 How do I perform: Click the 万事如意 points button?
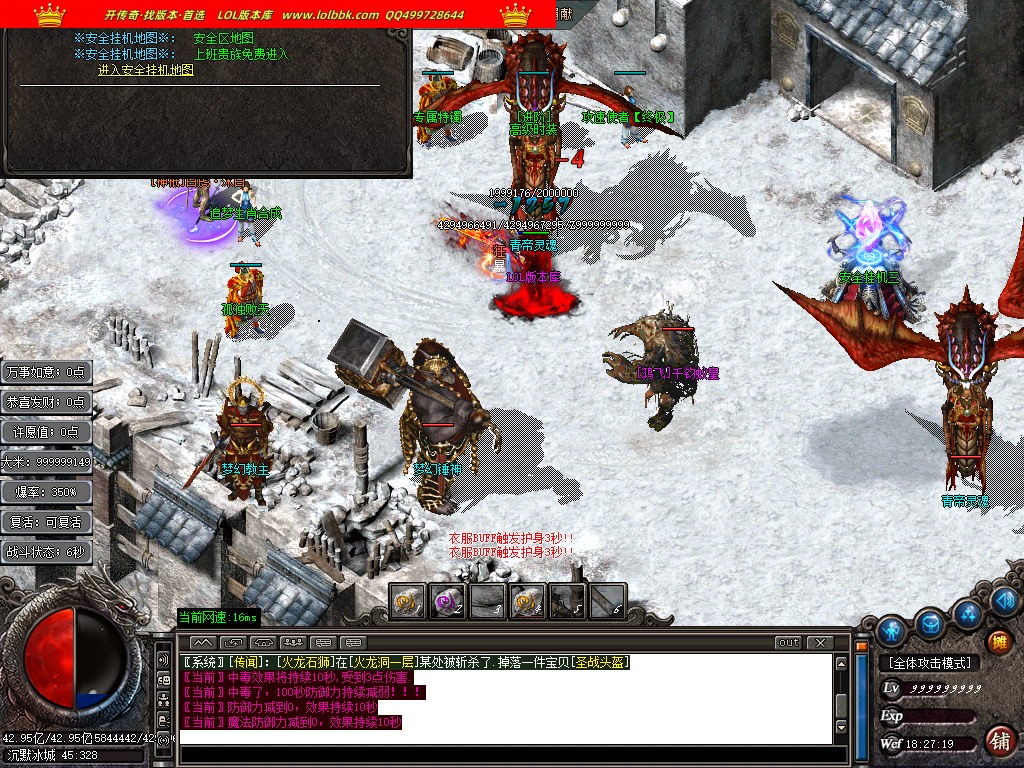(46, 372)
